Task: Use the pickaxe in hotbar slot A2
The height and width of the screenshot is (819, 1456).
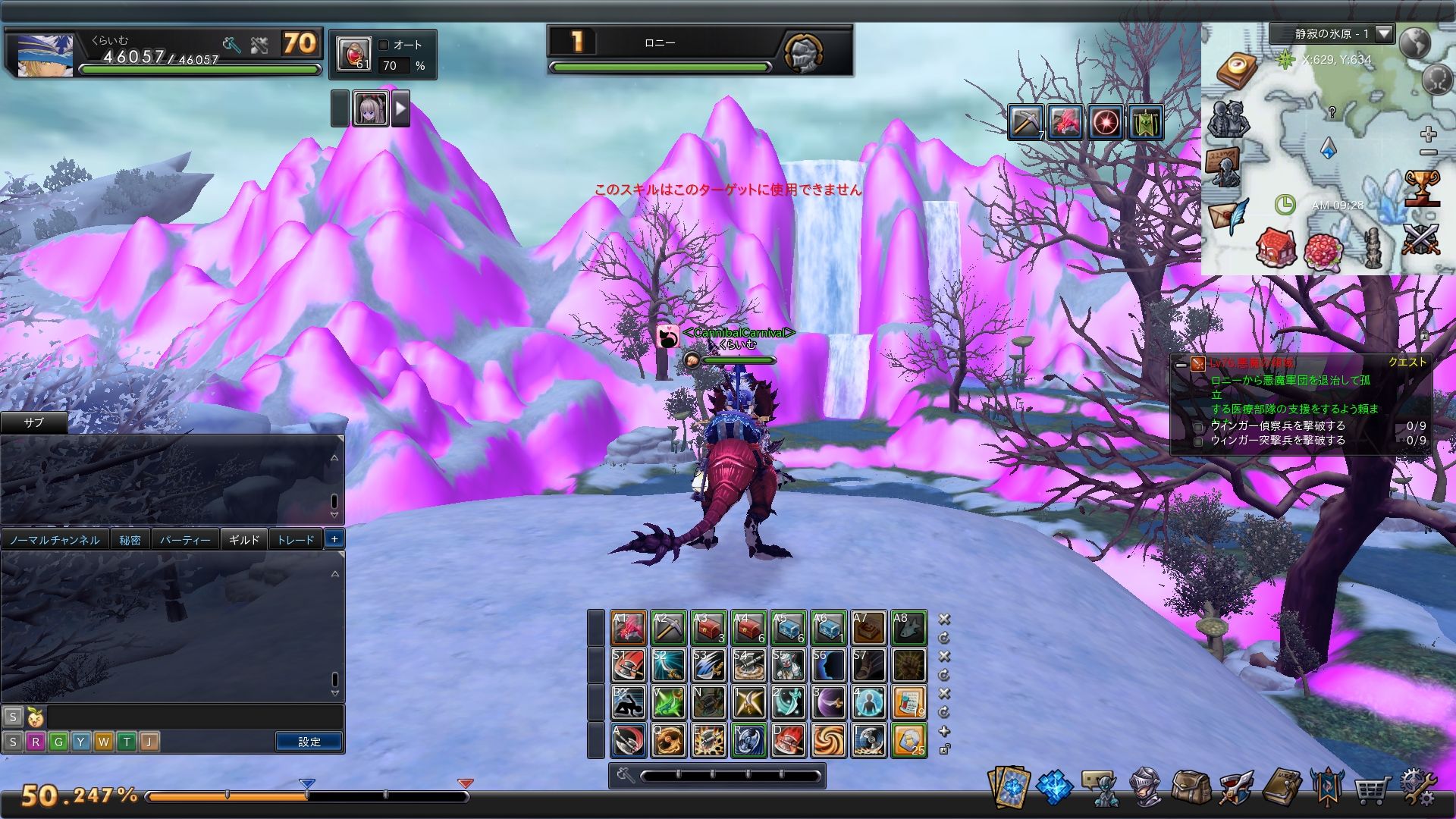Action: [x=668, y=628]
